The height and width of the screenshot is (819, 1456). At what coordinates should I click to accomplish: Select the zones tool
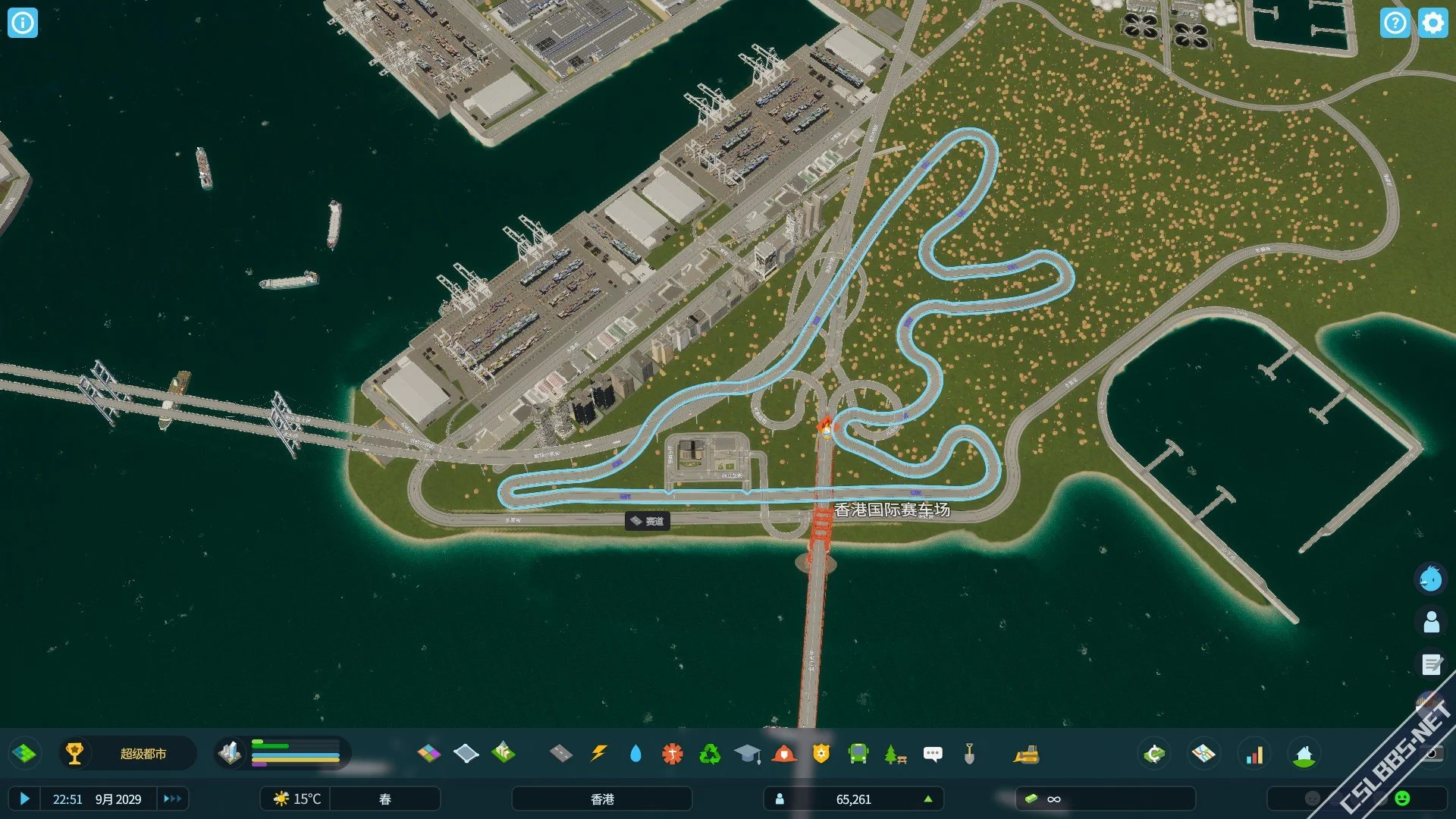click(429, 753)
